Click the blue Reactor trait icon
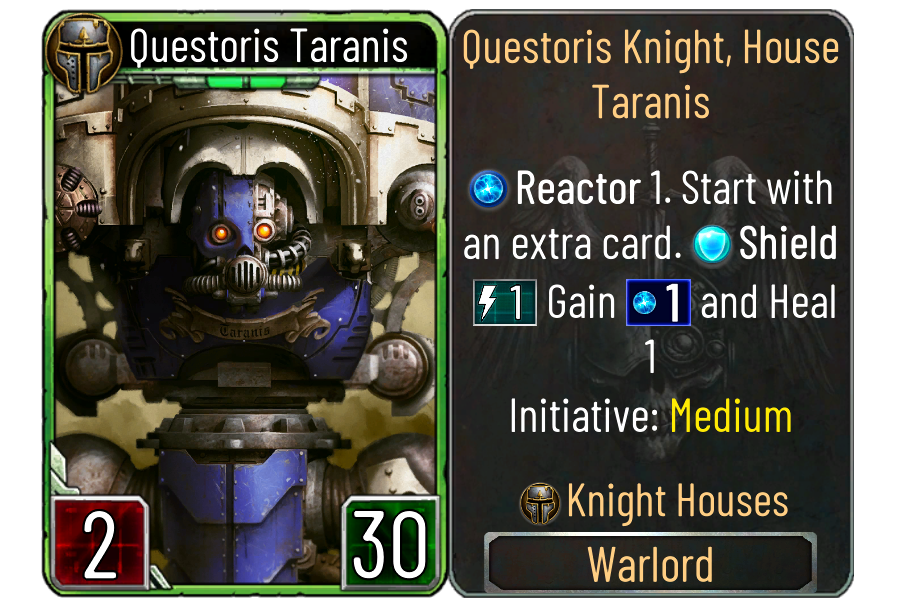The width and height of the screenshot is (900, 600). pos(490,190)
